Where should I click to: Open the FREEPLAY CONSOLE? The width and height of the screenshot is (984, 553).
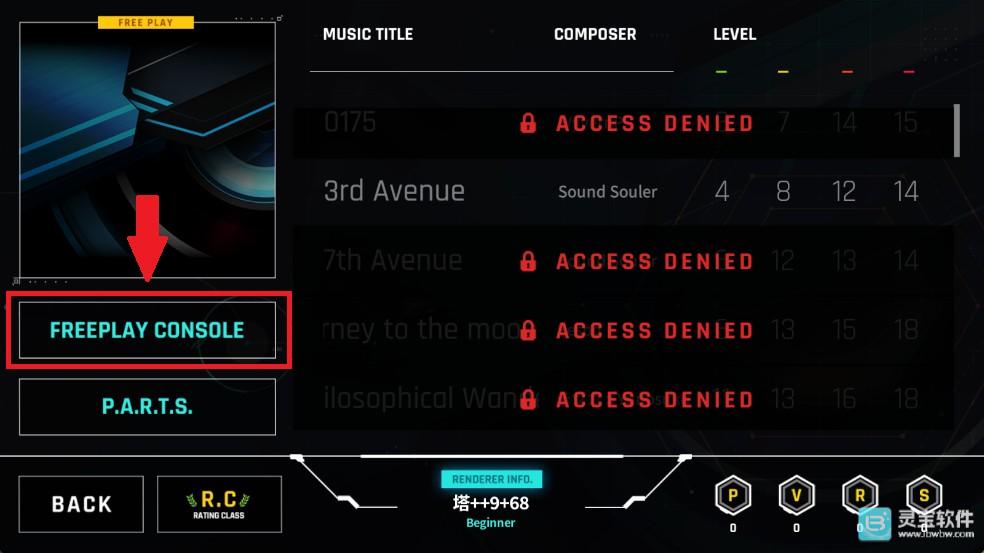pos(147,330)
